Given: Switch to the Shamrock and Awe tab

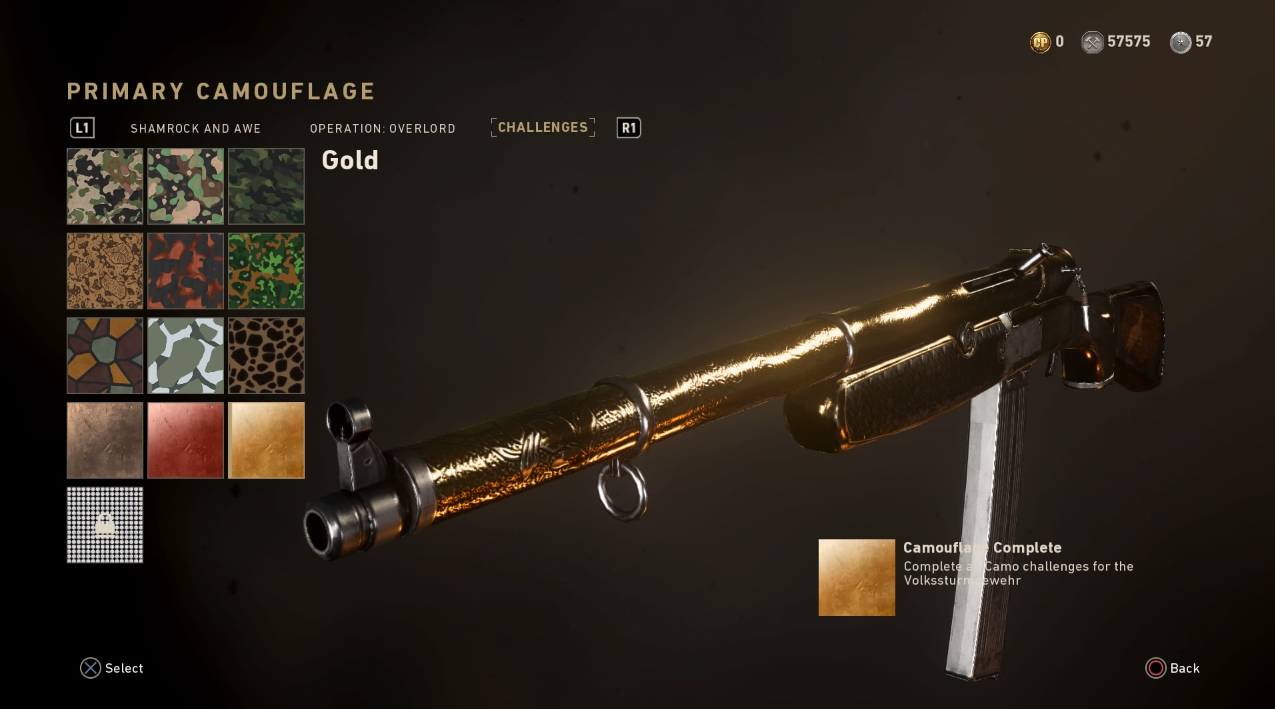Looking at the screenshot, I should point(195,129).
